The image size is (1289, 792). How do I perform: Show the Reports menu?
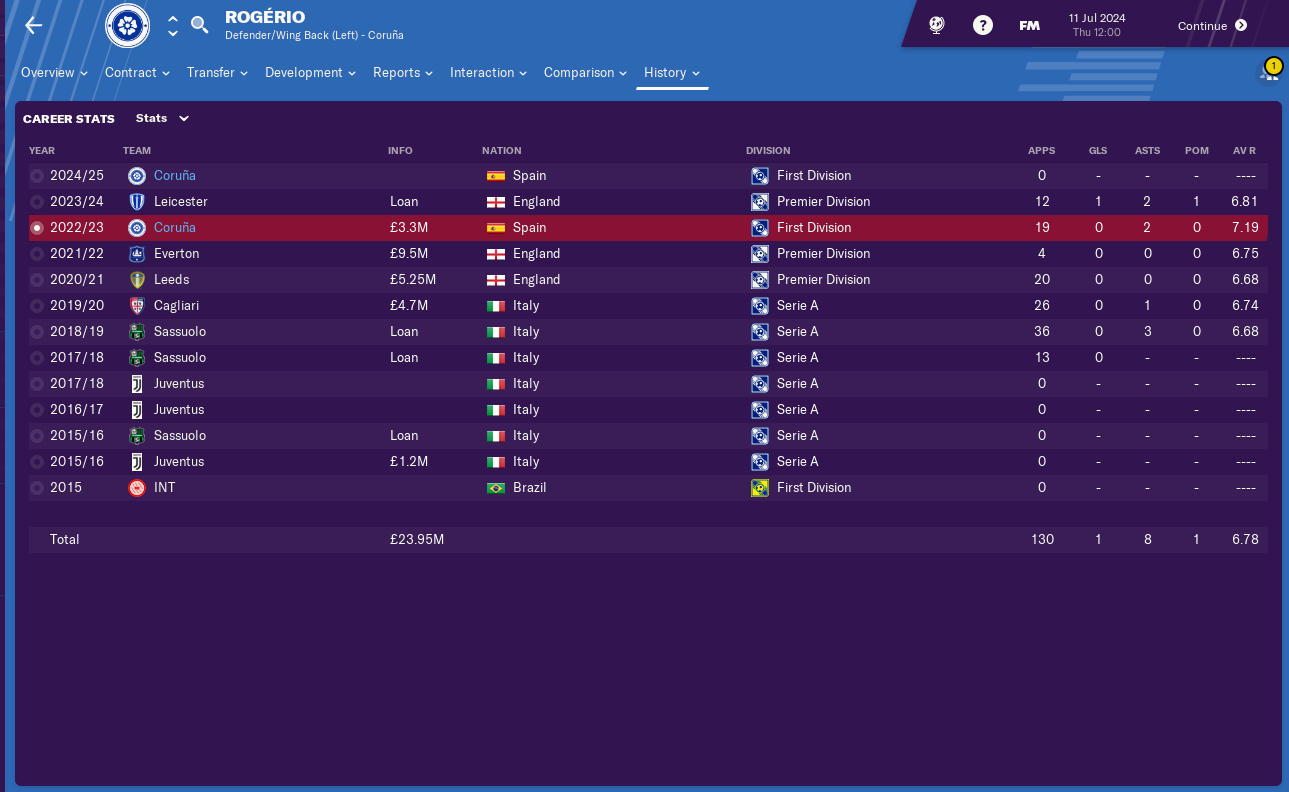pyautogui.click(x=402, y=73)
